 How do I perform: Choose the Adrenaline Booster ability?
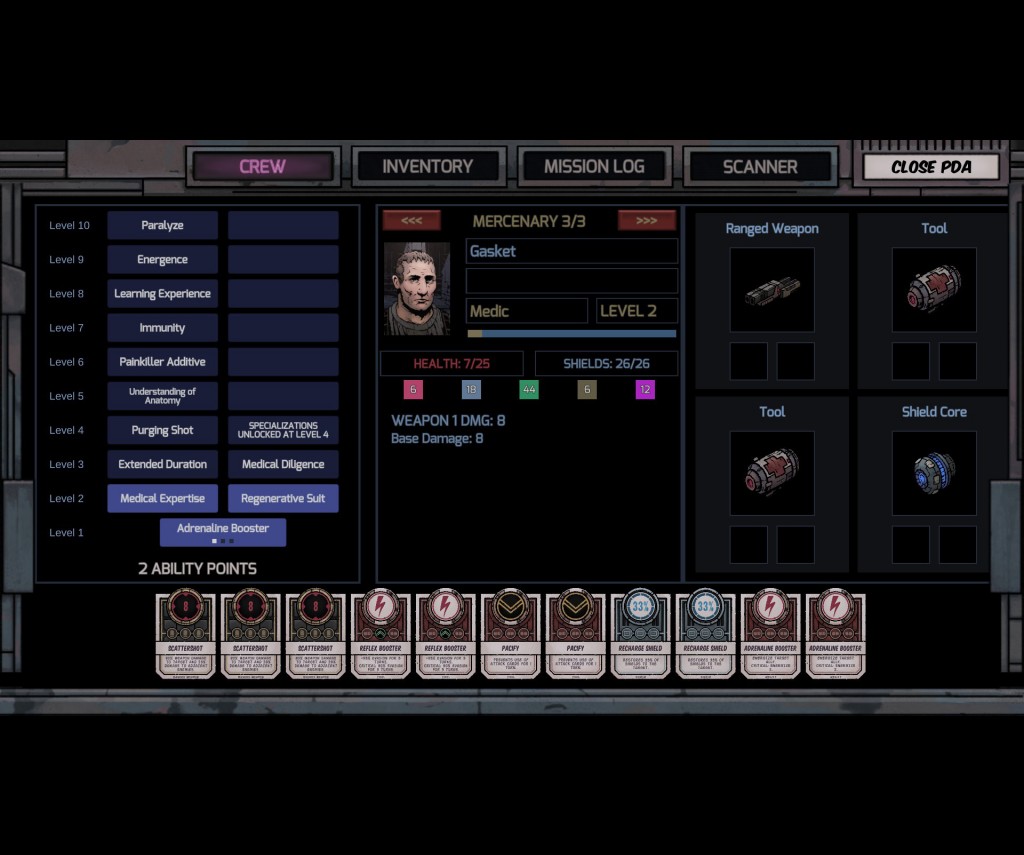pos(223,532)
